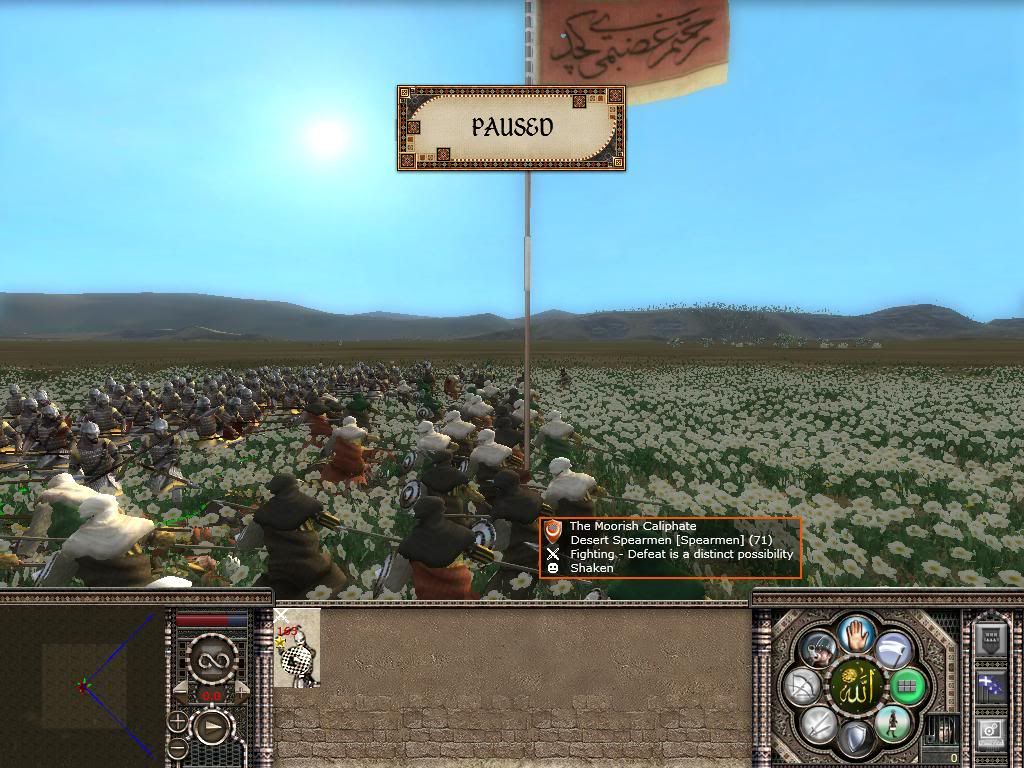Screen dimensions: 1024x768
Task: Resume battle with the play button
Action: click(x=212, y=727)
